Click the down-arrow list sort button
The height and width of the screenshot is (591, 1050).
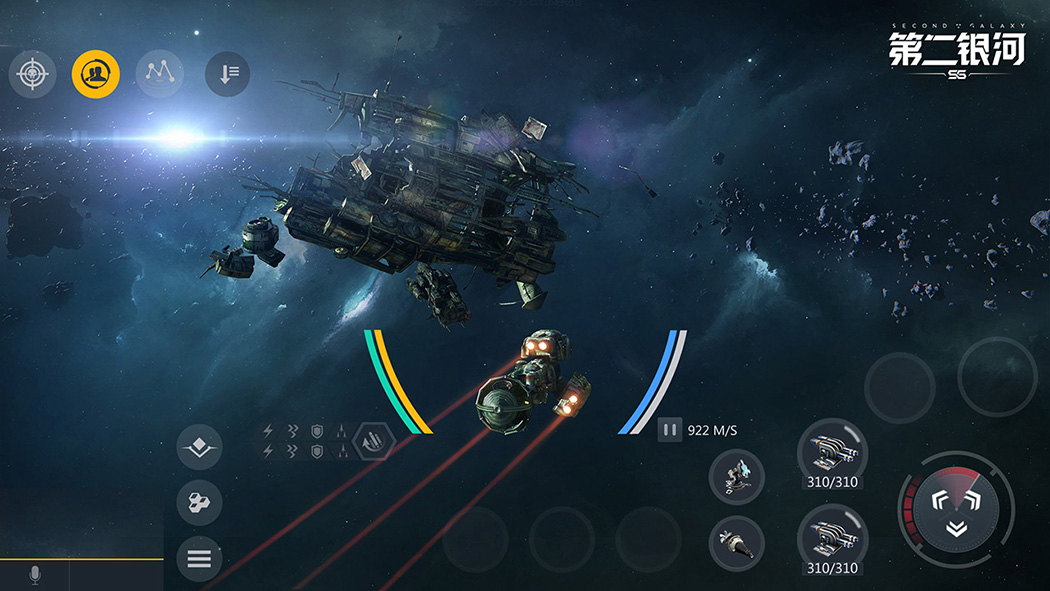[x=227, y=74]
